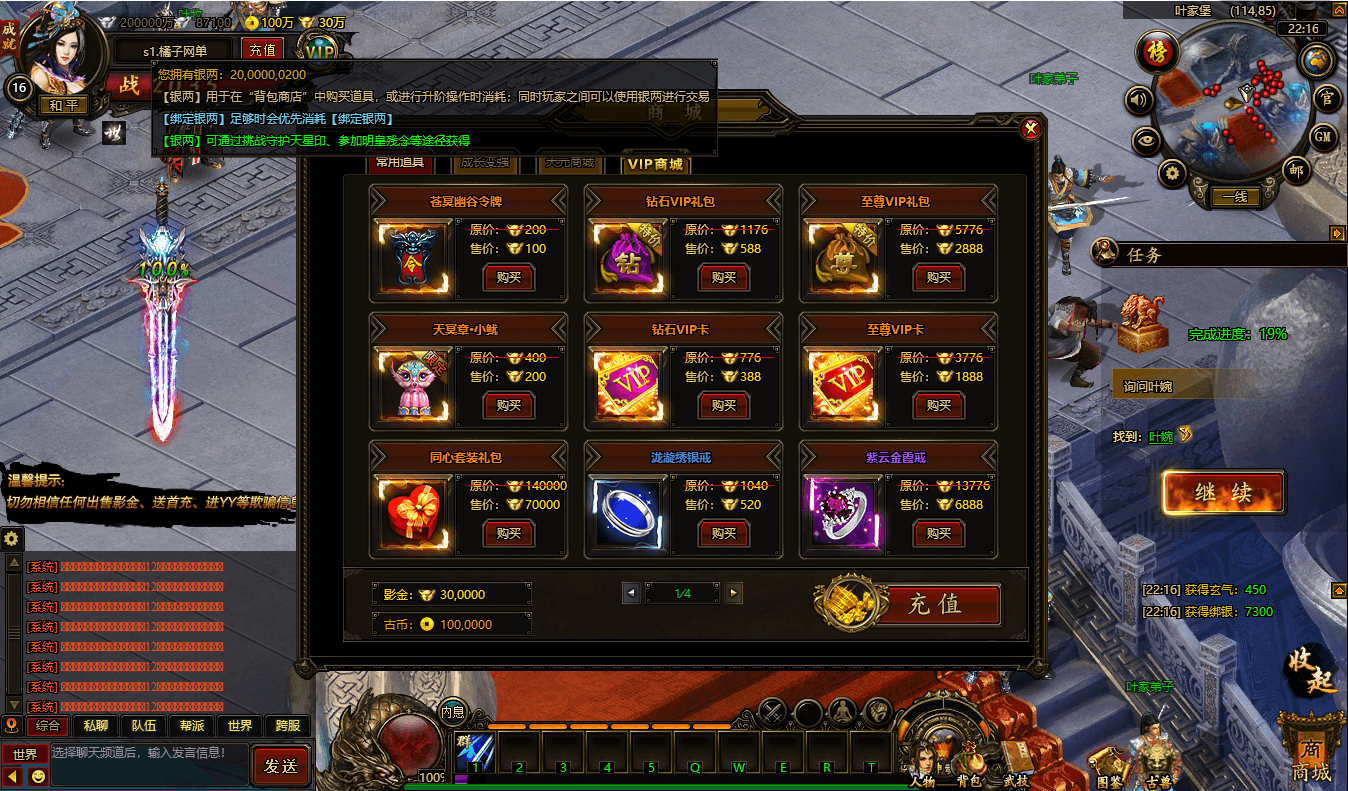The image size is (1348, 791).
Task: Continue the quest with 继续 button
Action: (x=1223, y=492)
